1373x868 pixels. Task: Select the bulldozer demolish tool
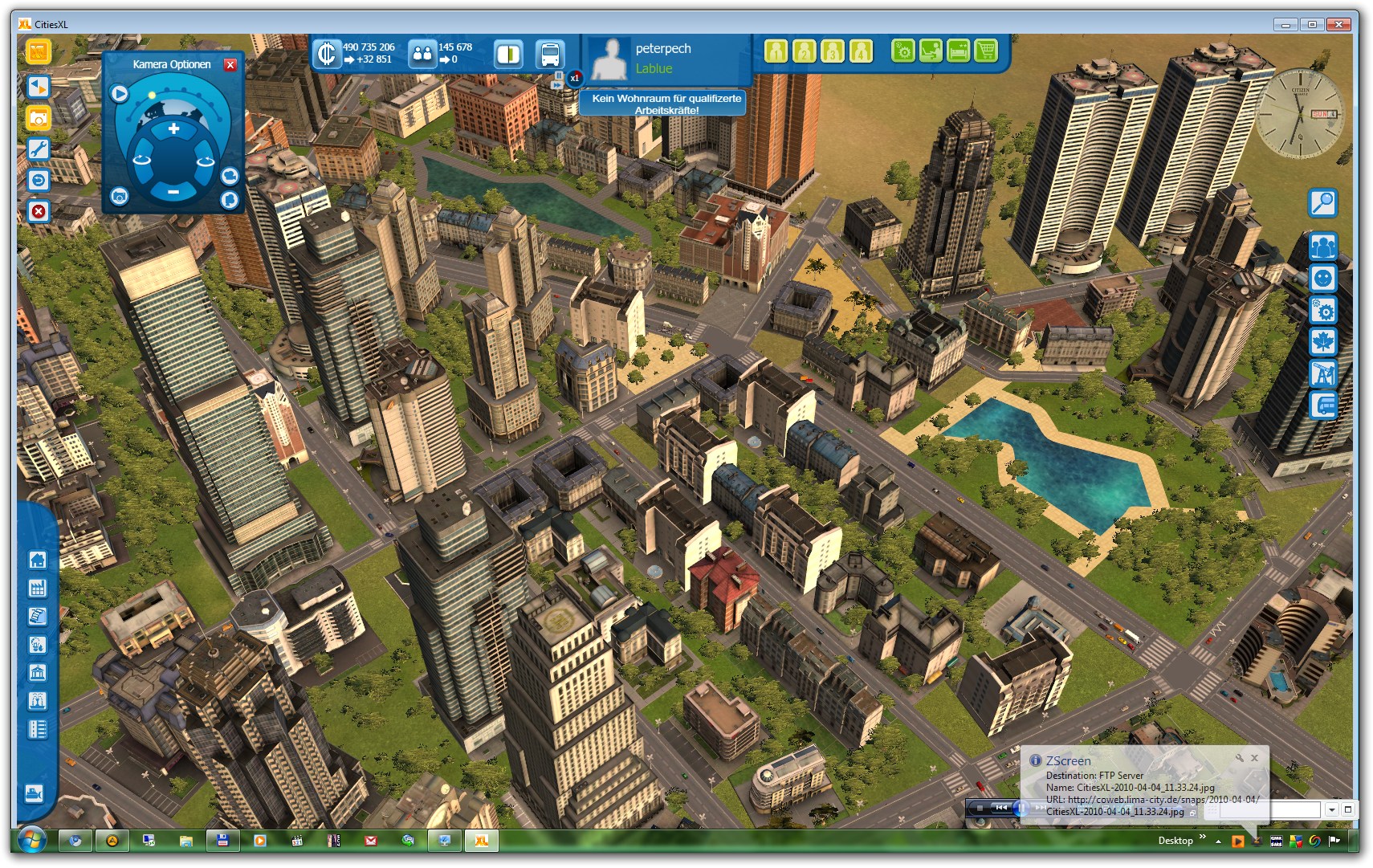[x=35, y=794]
